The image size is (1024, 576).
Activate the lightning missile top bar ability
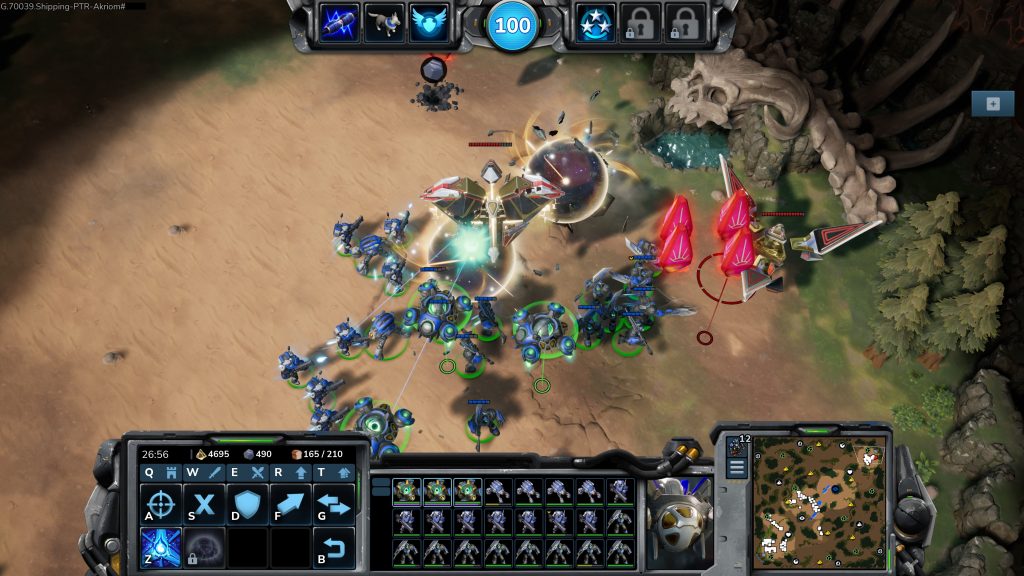tap(338, 23)
